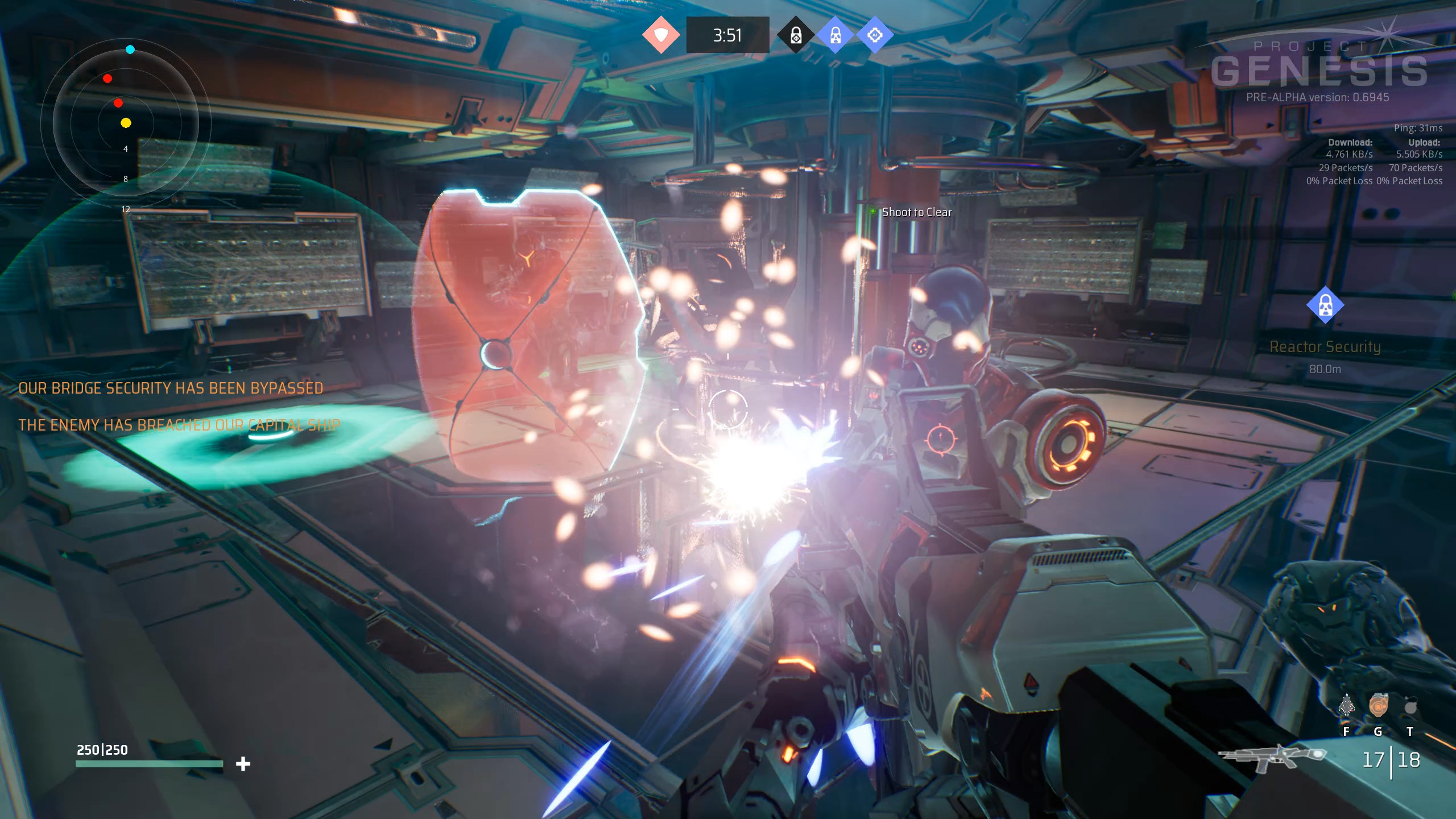Click the Reactor Security waypoint marker
Viewport: 1456px width, 819px height.
coord(1325,305)
